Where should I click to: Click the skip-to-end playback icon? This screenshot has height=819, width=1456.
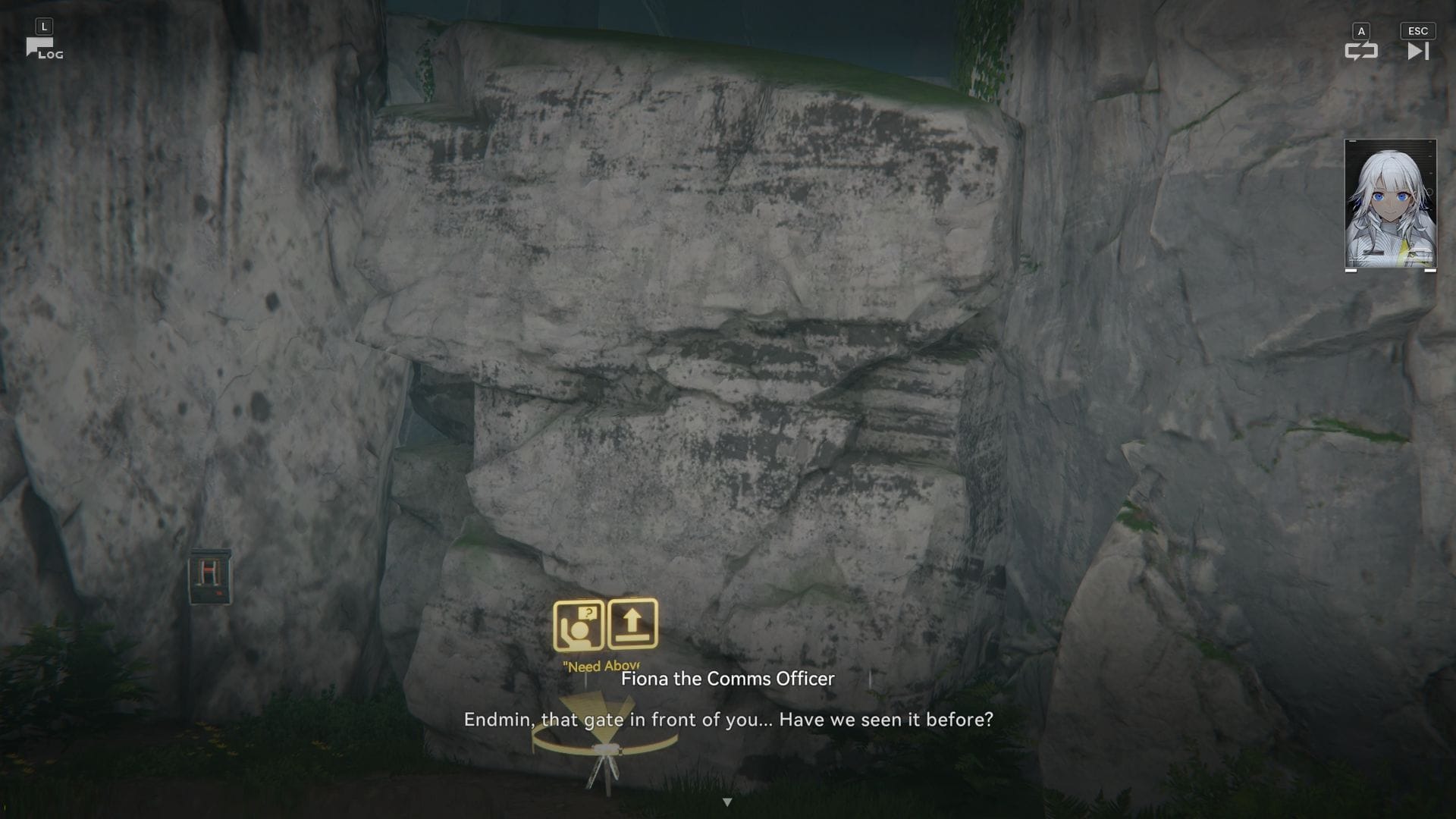point(1417,52)
